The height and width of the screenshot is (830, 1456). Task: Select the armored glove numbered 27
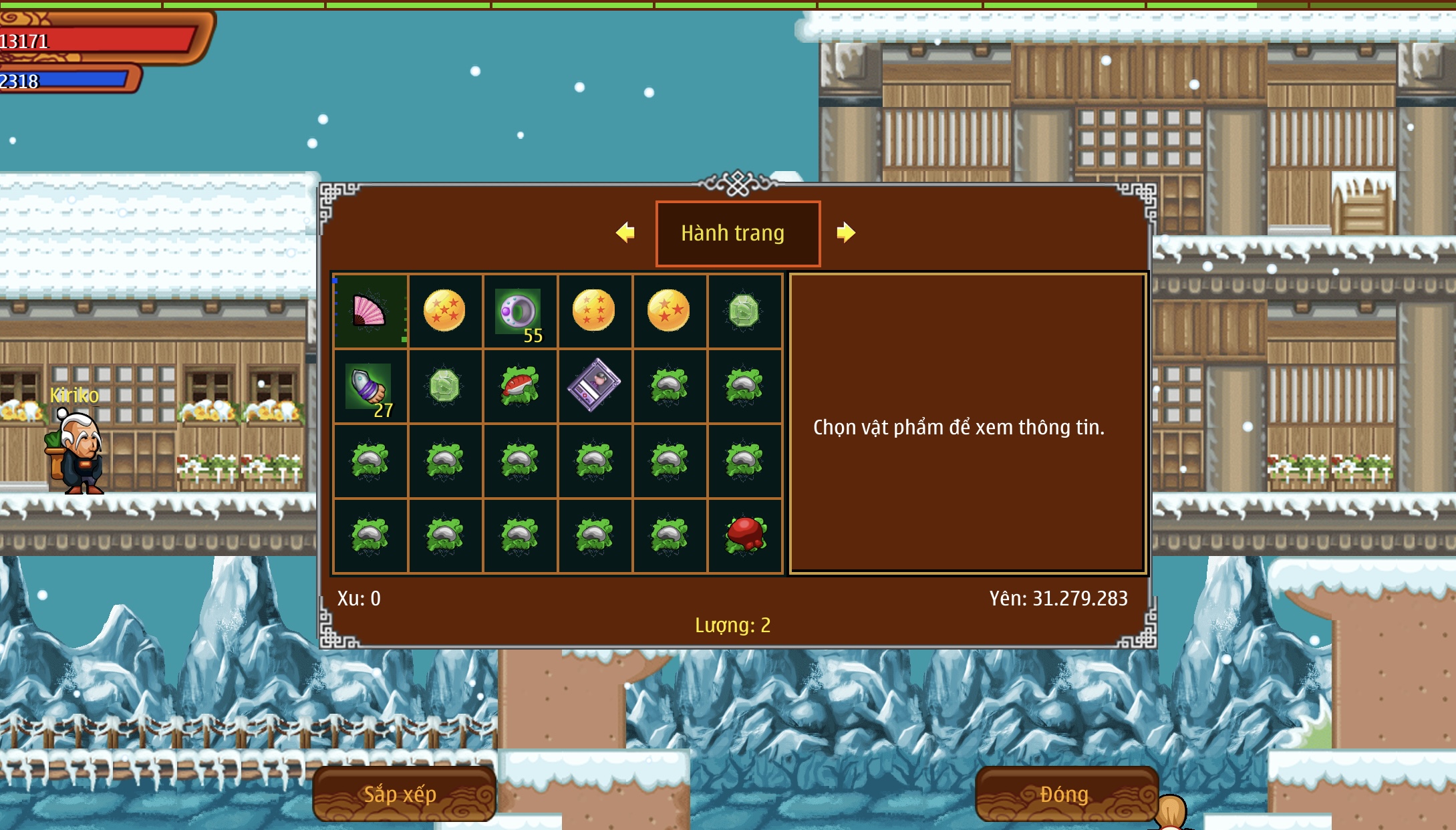(370, 386)
